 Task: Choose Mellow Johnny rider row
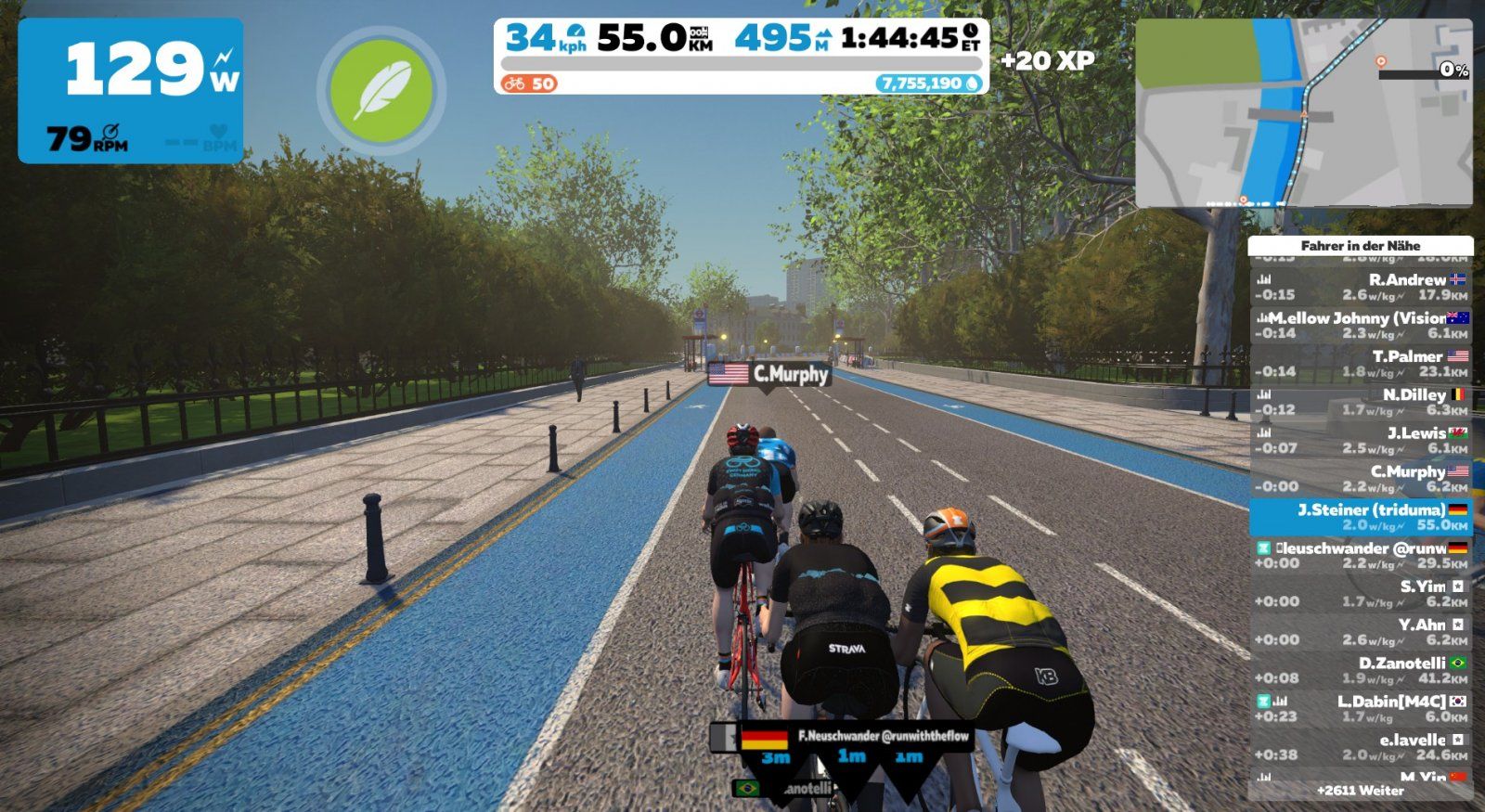[x=1360, y=325]
